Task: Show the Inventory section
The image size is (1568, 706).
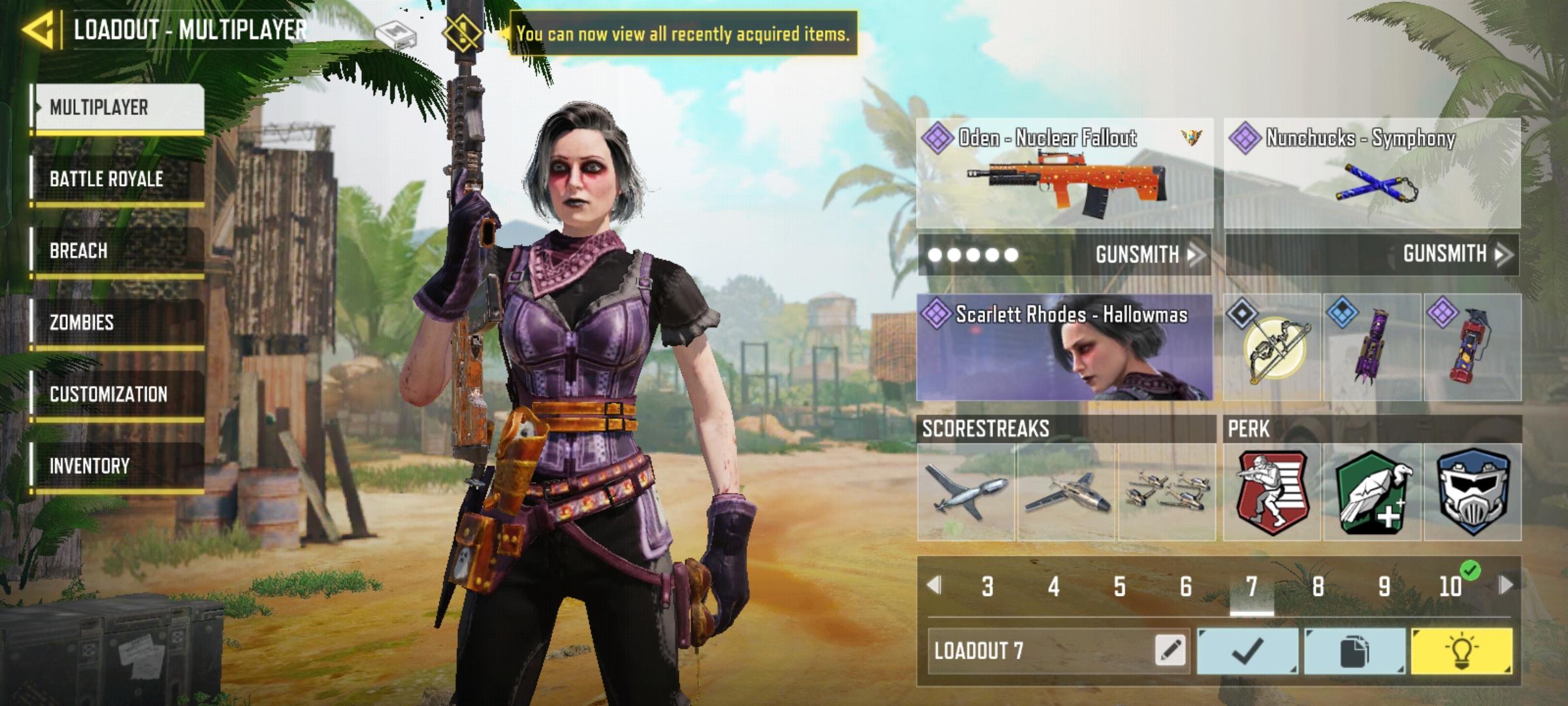Action: (x=118, y=467)
